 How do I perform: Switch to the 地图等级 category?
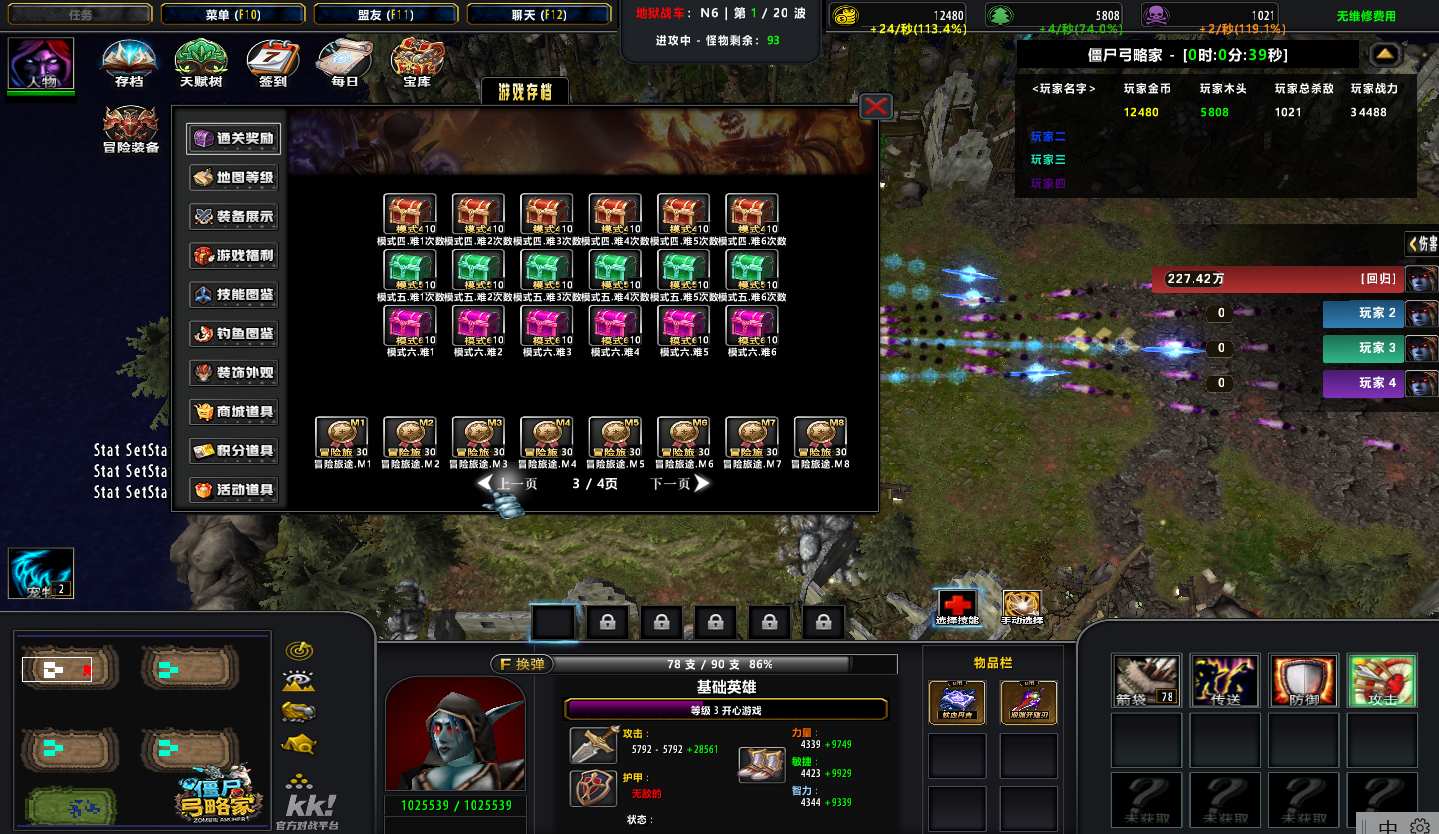tap(233, 178)
